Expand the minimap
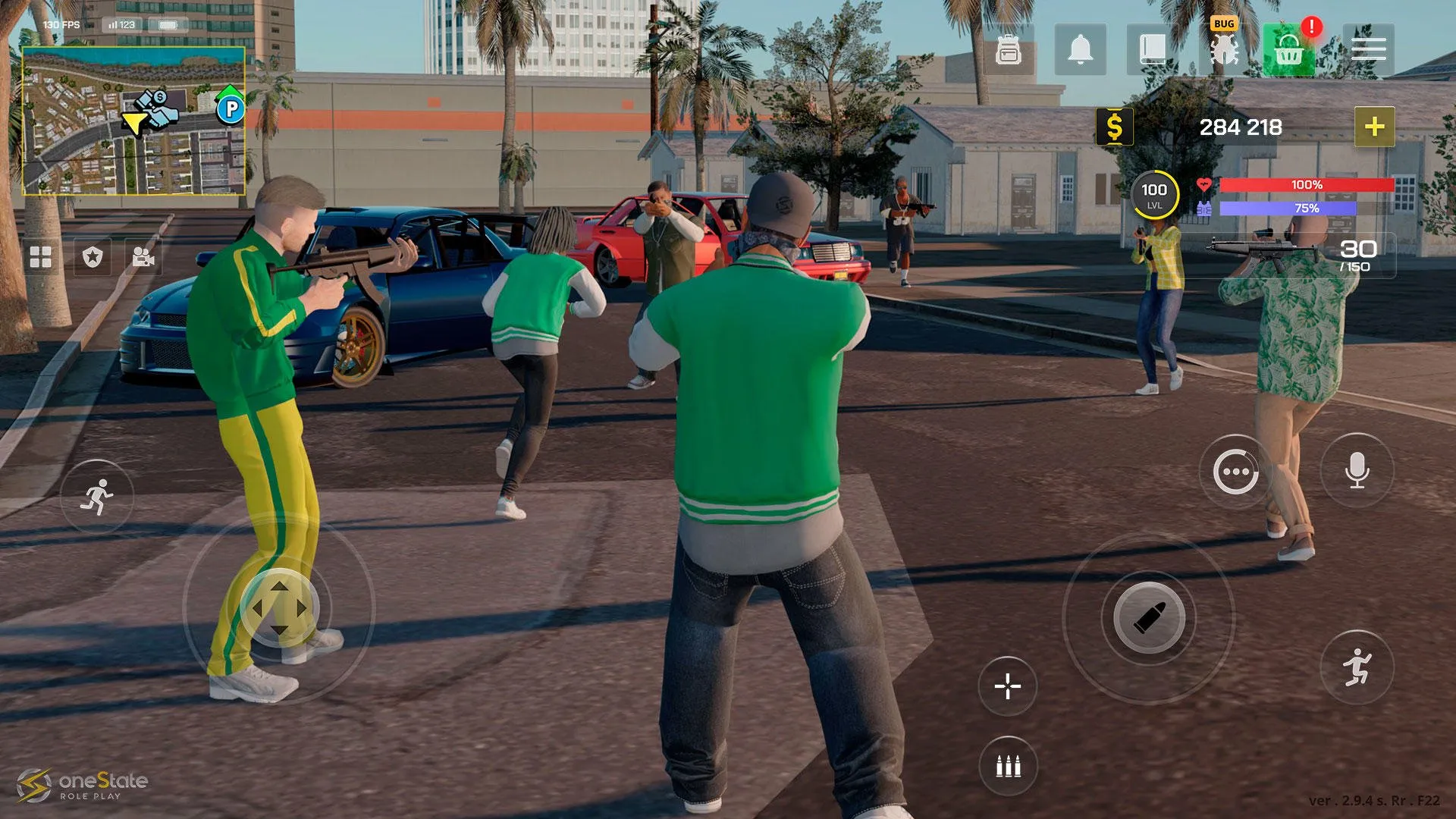 pyautogui.click(x=133, y=121)
